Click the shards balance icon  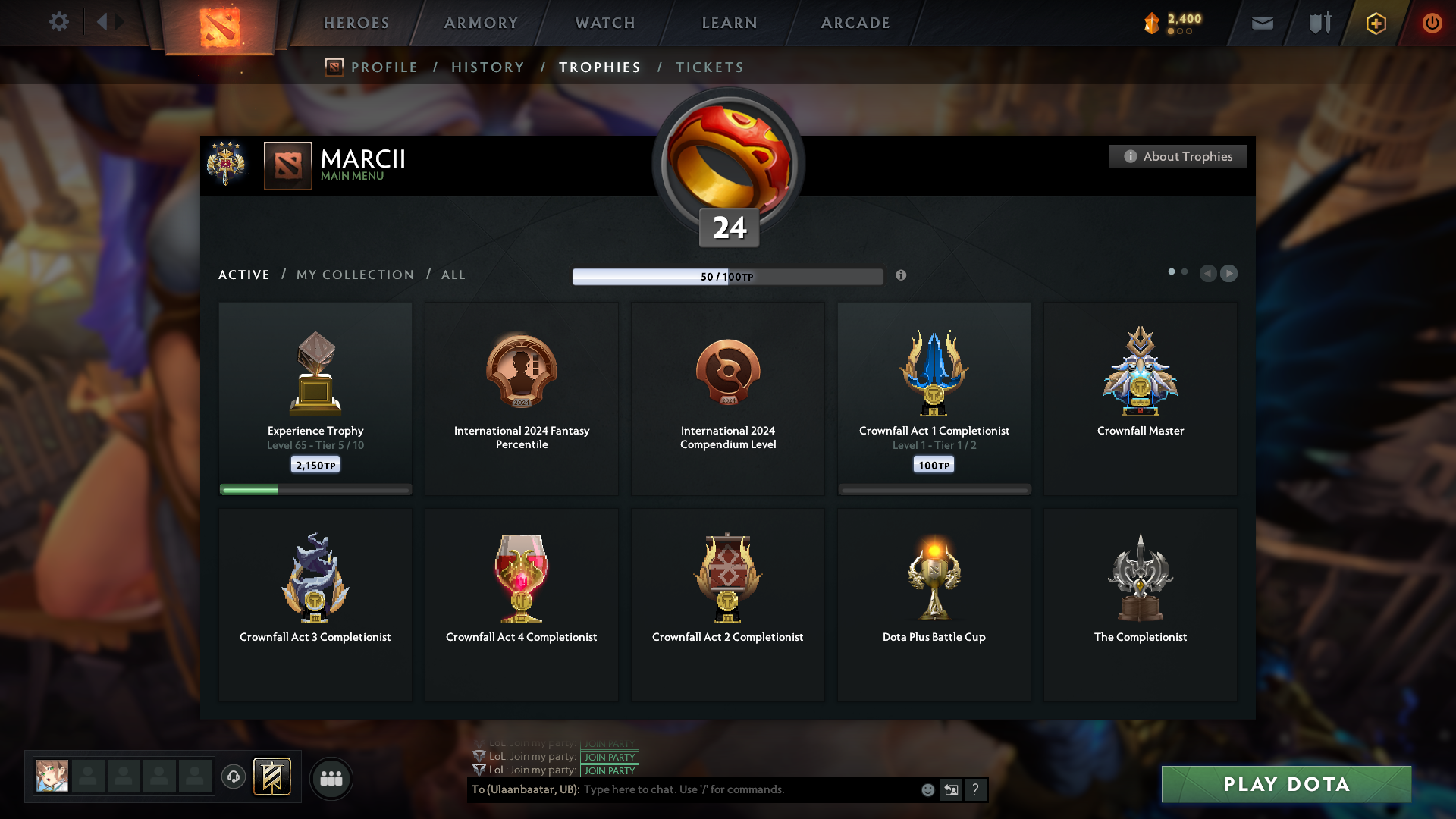coord(1153,23)
